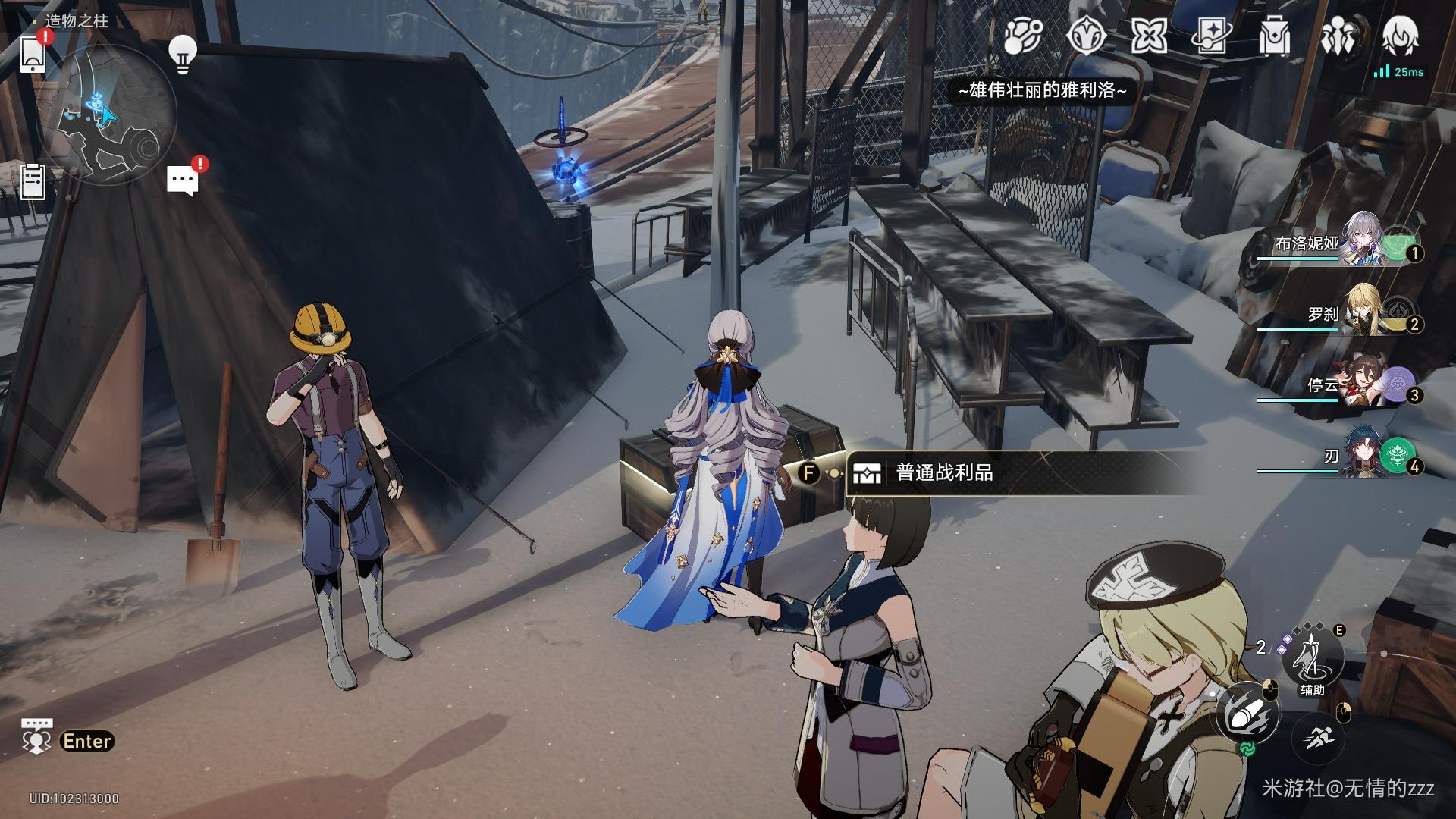Open the star card guide icon
The width and height of the screenshot is (1456, 819).
pos(1211,36)
